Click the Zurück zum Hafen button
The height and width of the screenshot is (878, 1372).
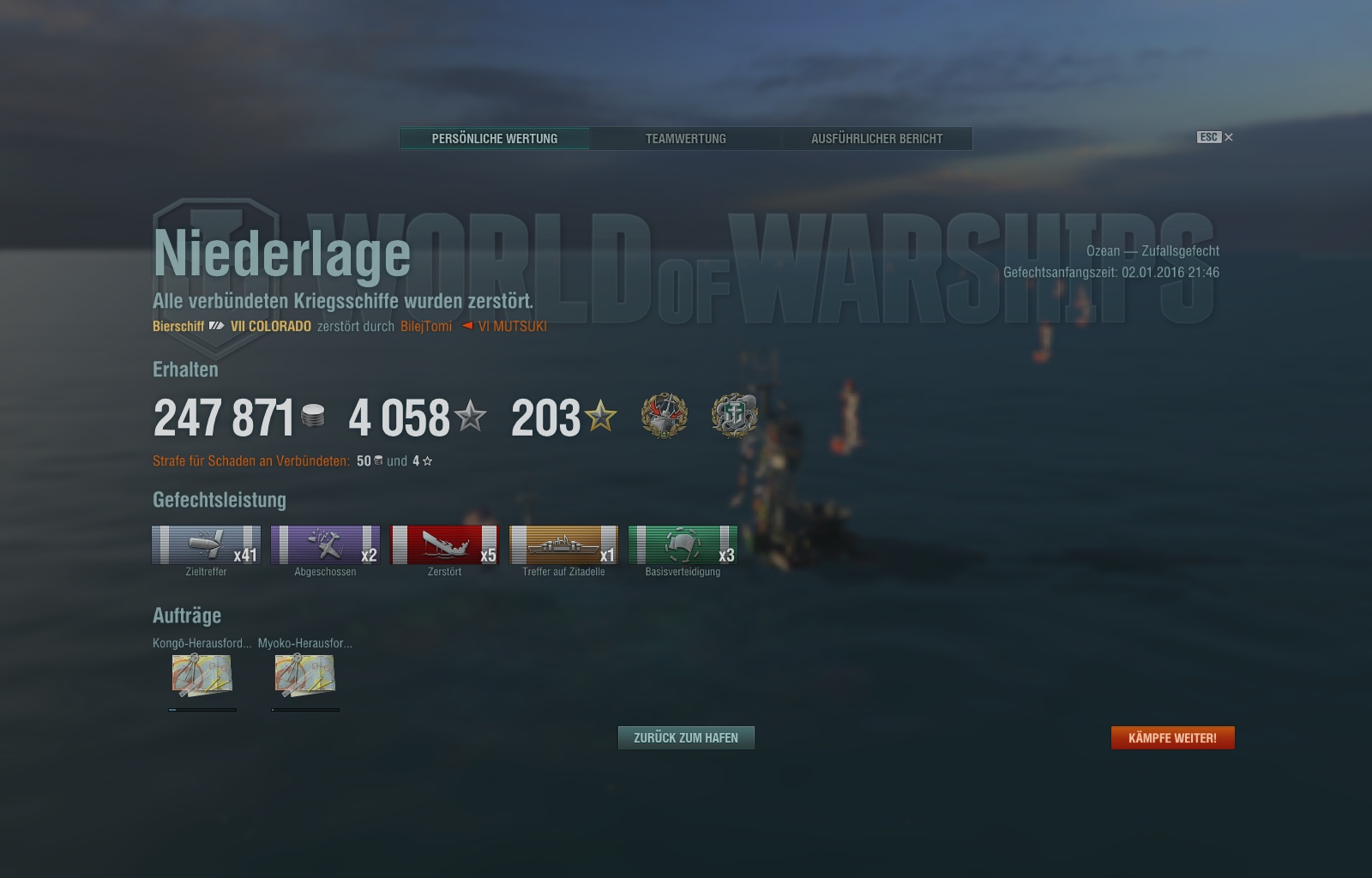(x=686, y=738)
